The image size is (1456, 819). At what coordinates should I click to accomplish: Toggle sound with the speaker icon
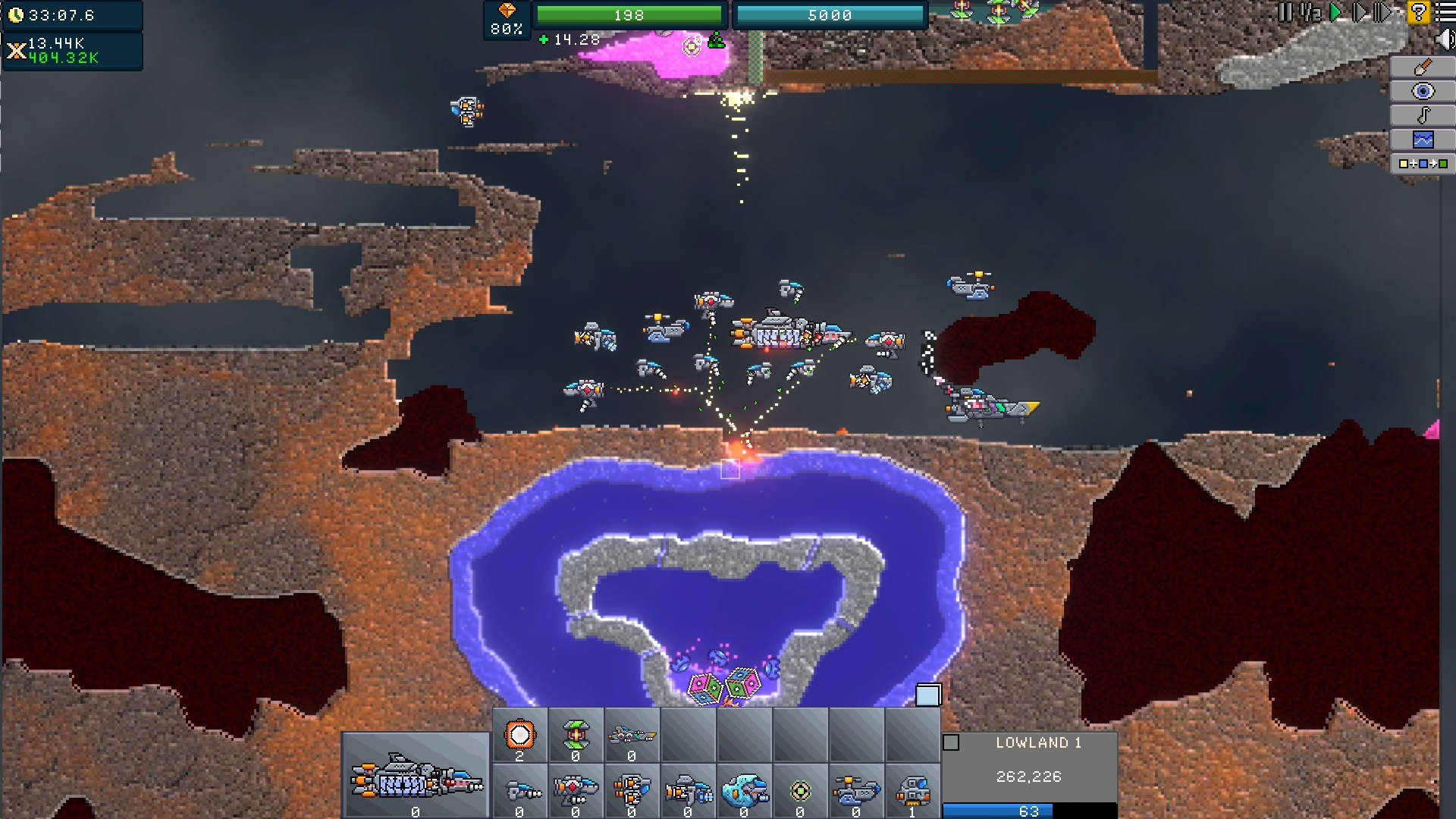(1445, 39)
